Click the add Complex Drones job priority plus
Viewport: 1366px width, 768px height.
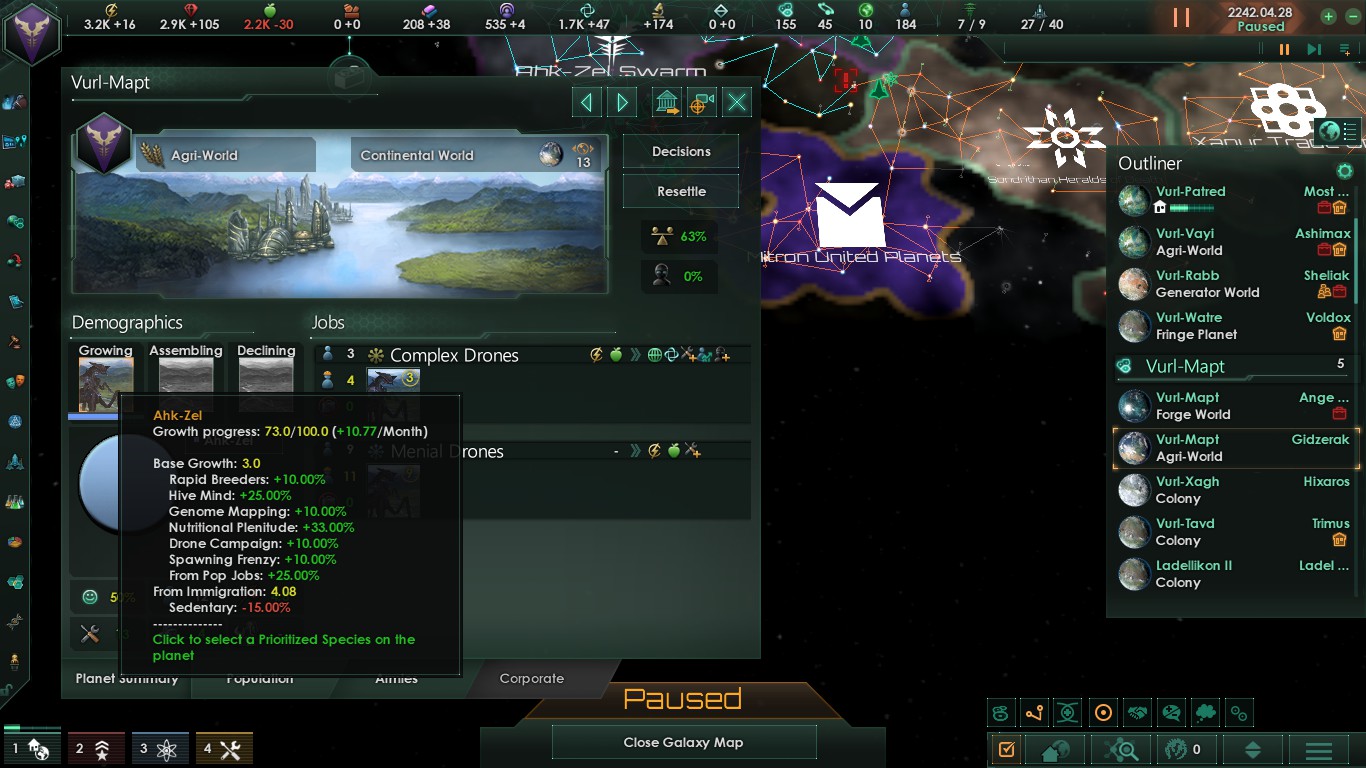tap(725, 356)
